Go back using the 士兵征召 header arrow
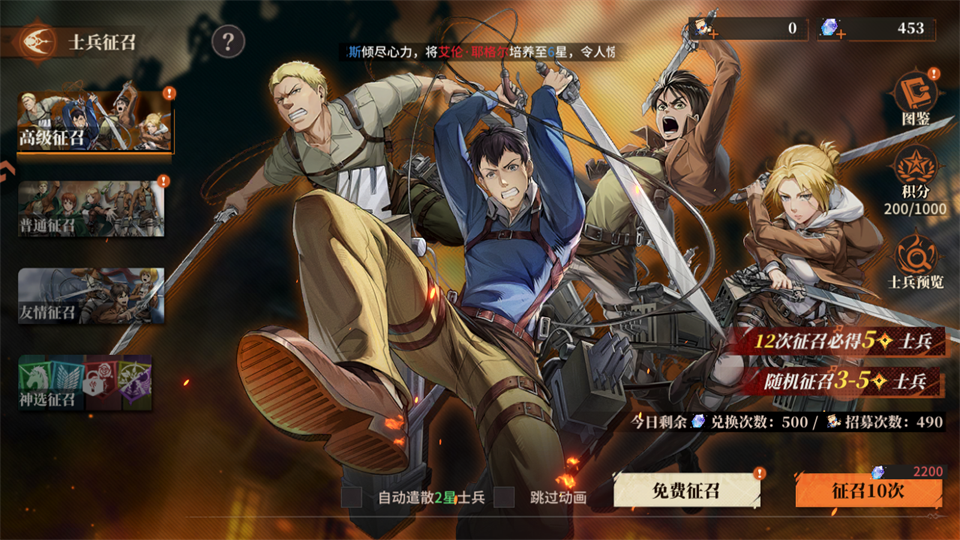Image resolution: width=960 pixels, height=540 pixels. point(31,42)
